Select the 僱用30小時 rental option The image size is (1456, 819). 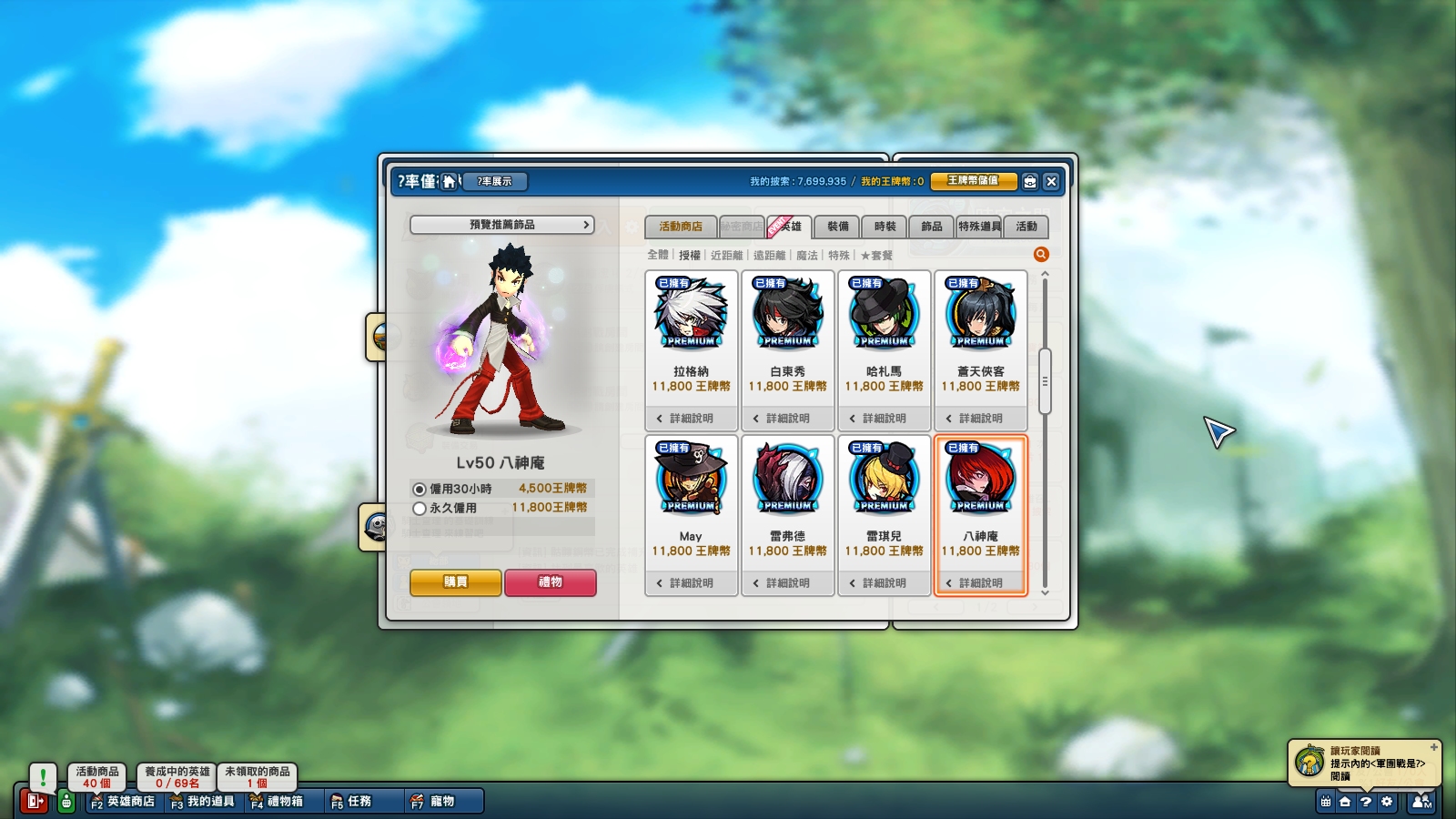tap(420, 488)
